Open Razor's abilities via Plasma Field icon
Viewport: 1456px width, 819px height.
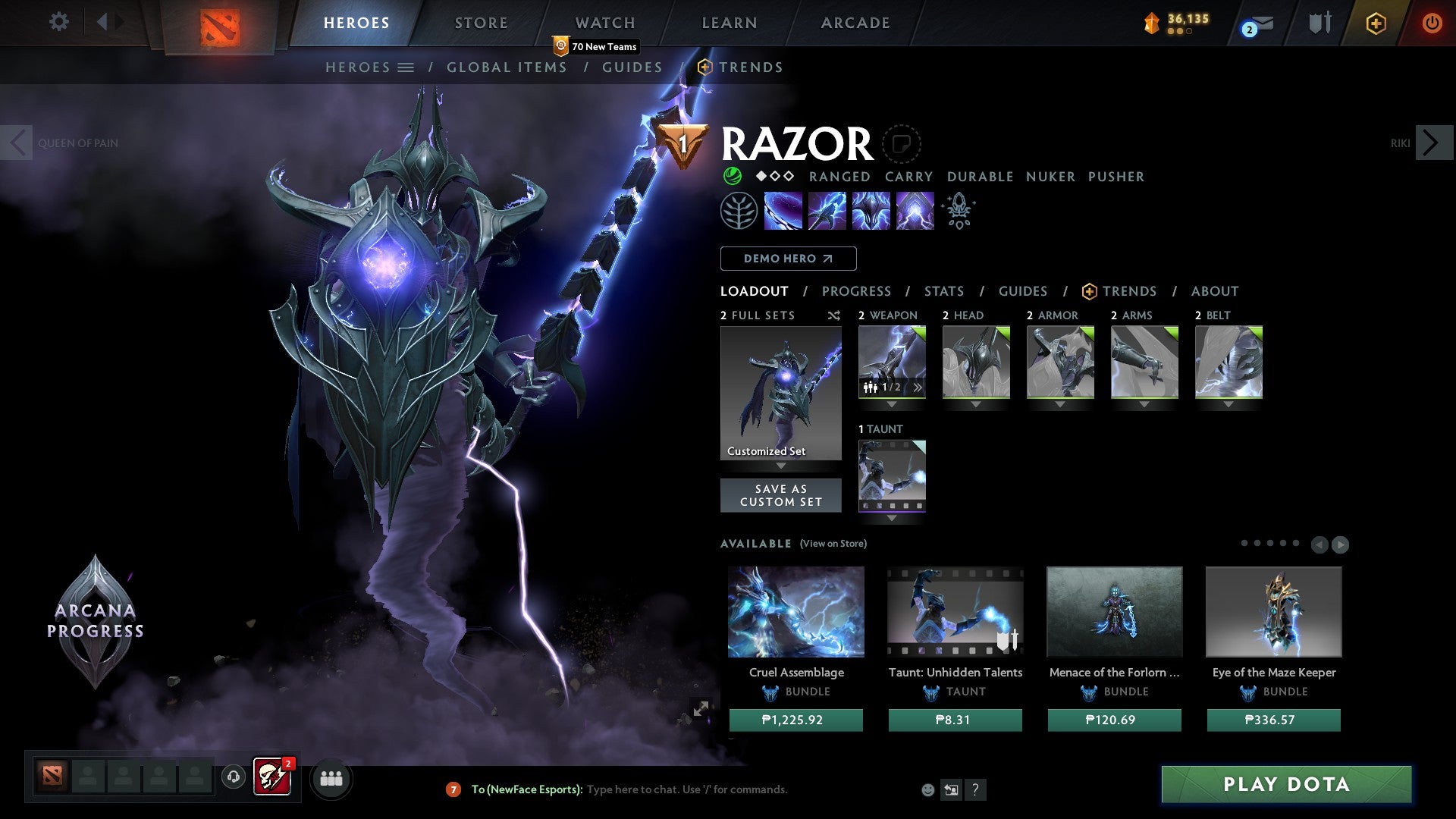pyautogui.click(x=782, y=210)
